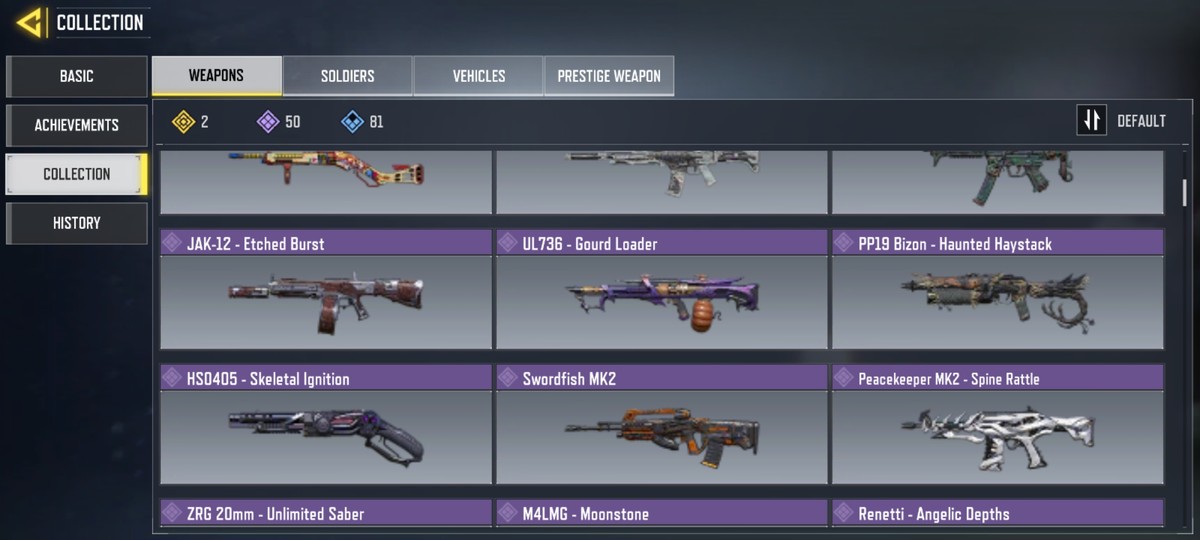
Task: Open the Achievements section
Action: (77, 125)
